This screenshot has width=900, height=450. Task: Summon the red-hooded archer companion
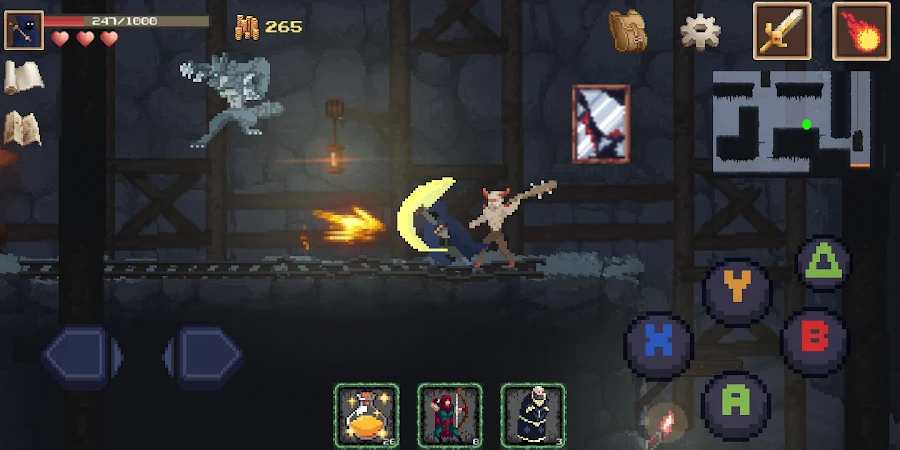(449, 414)
